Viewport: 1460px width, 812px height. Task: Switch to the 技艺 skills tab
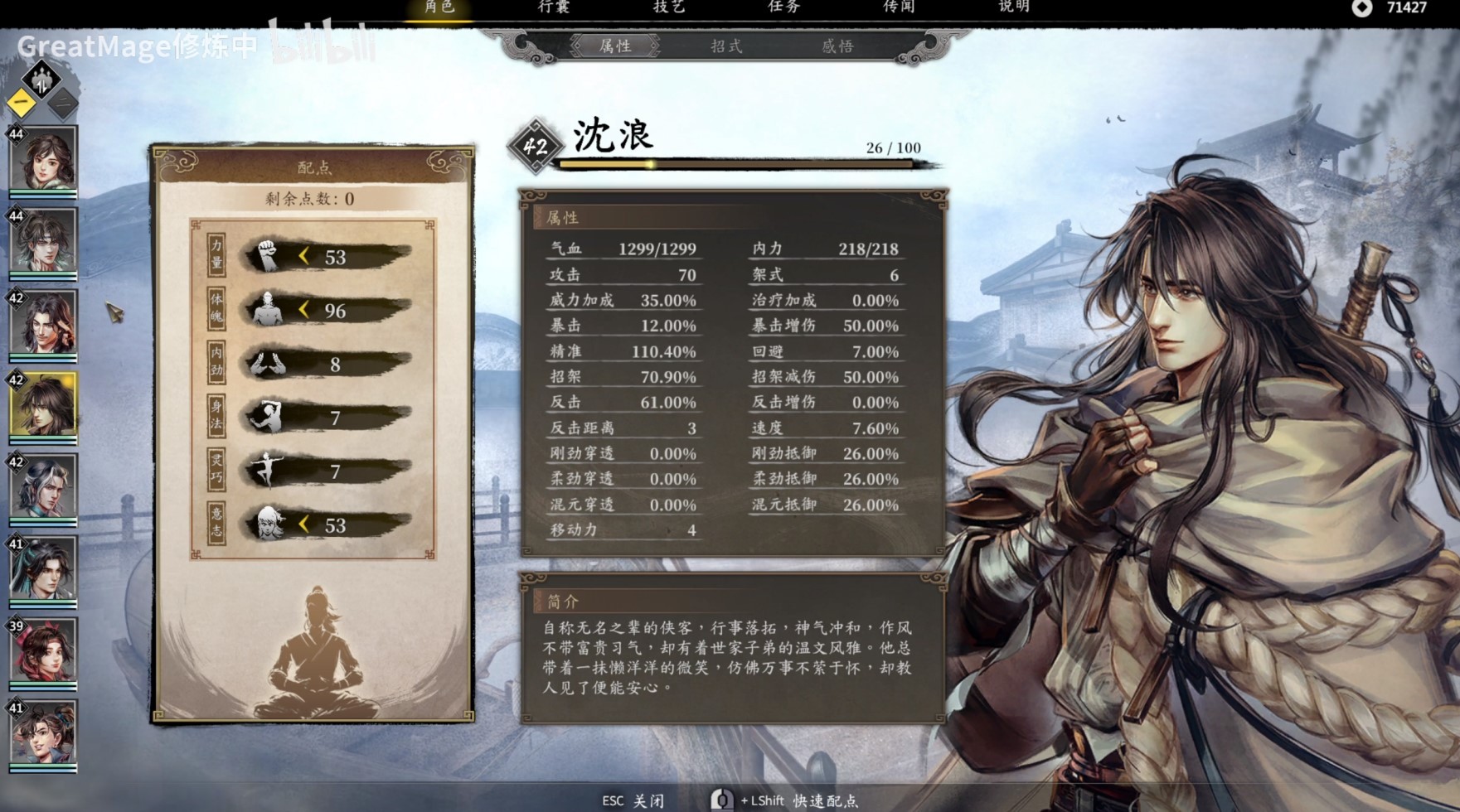(x=669, y=7)
